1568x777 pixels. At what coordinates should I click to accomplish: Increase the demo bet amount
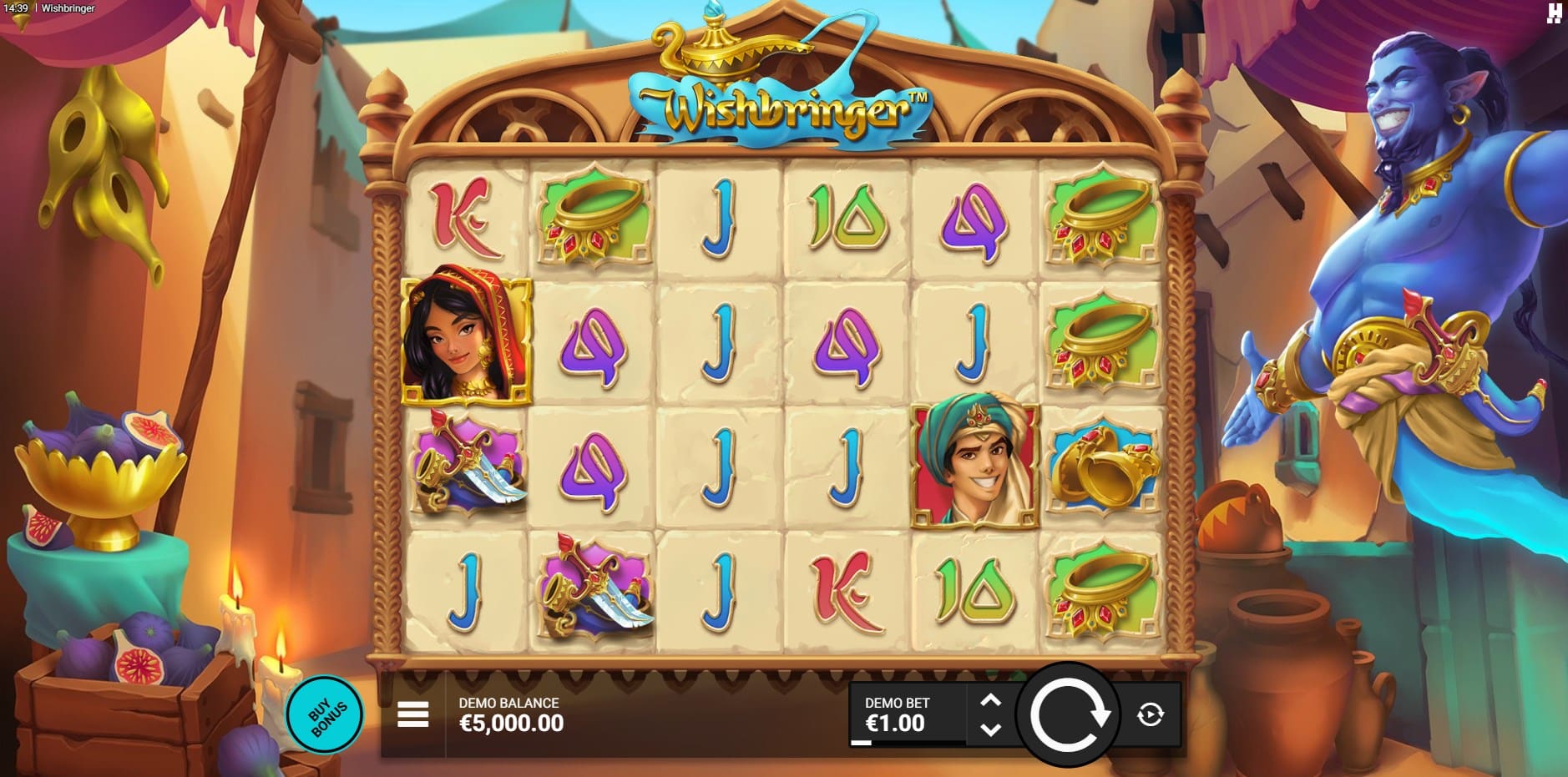pyautogui.click(x=990, y=700)
